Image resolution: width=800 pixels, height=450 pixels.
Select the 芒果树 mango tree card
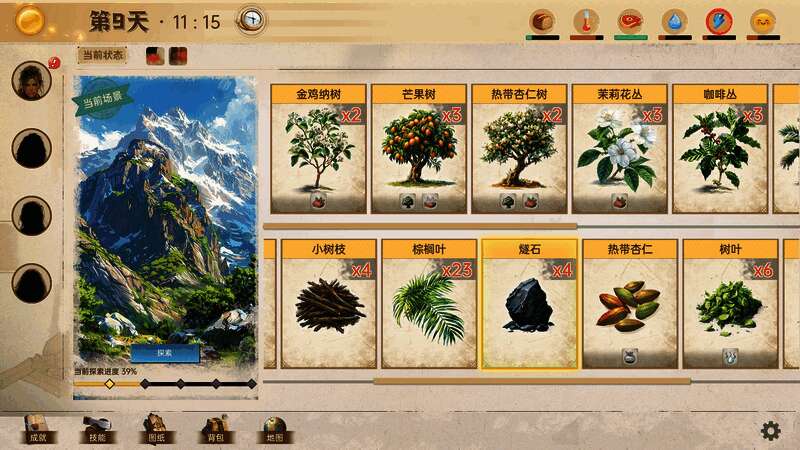418,148
